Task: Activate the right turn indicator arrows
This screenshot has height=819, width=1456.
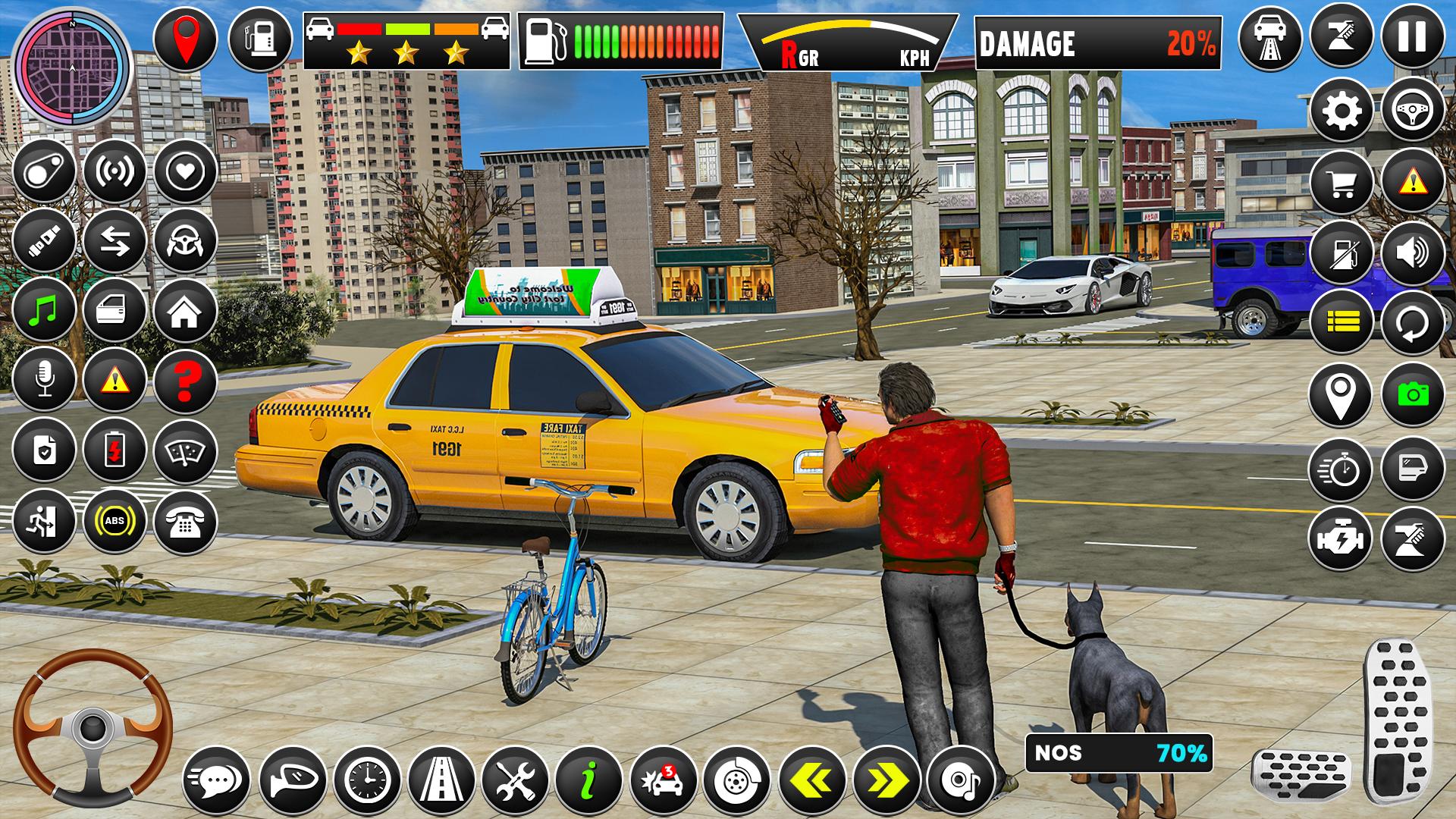Action: [x=886, y=780]
